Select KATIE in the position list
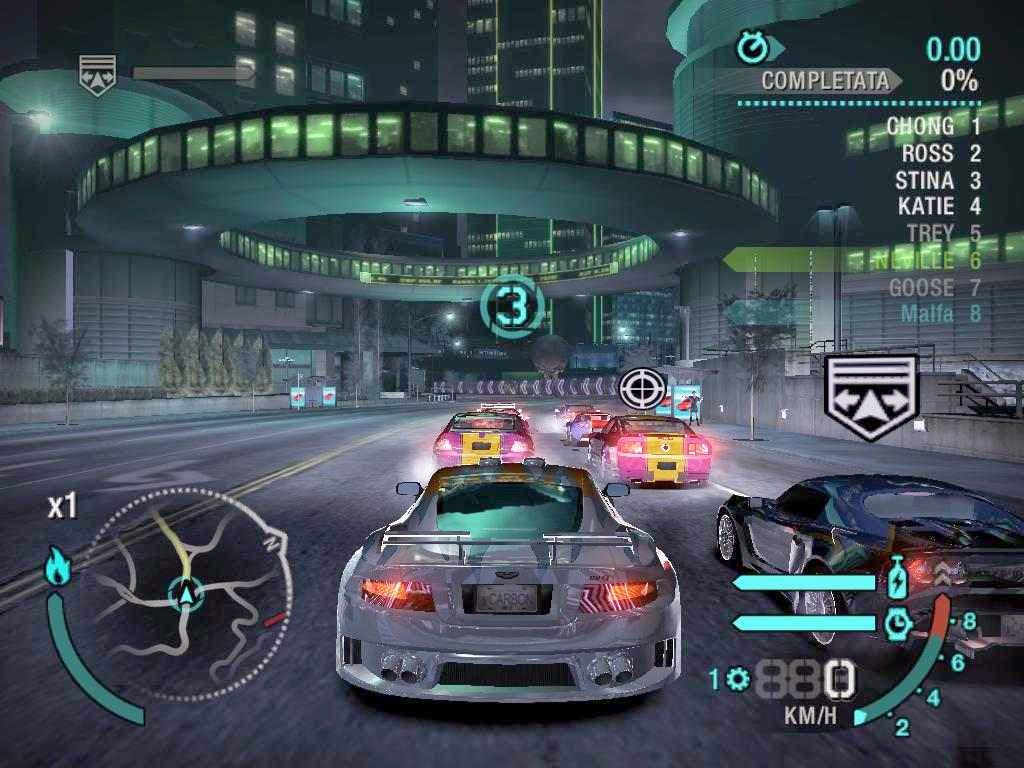 click(926, 207)
